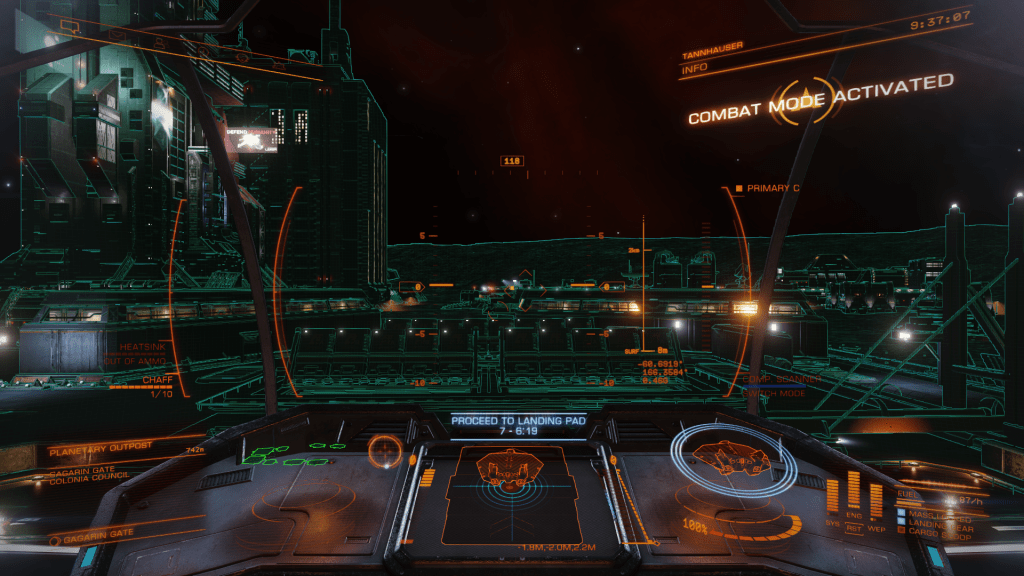Open the Tannhauser info panel header
The width and height of the screenshot is (1024, 576).
click(x=711, y=57)
